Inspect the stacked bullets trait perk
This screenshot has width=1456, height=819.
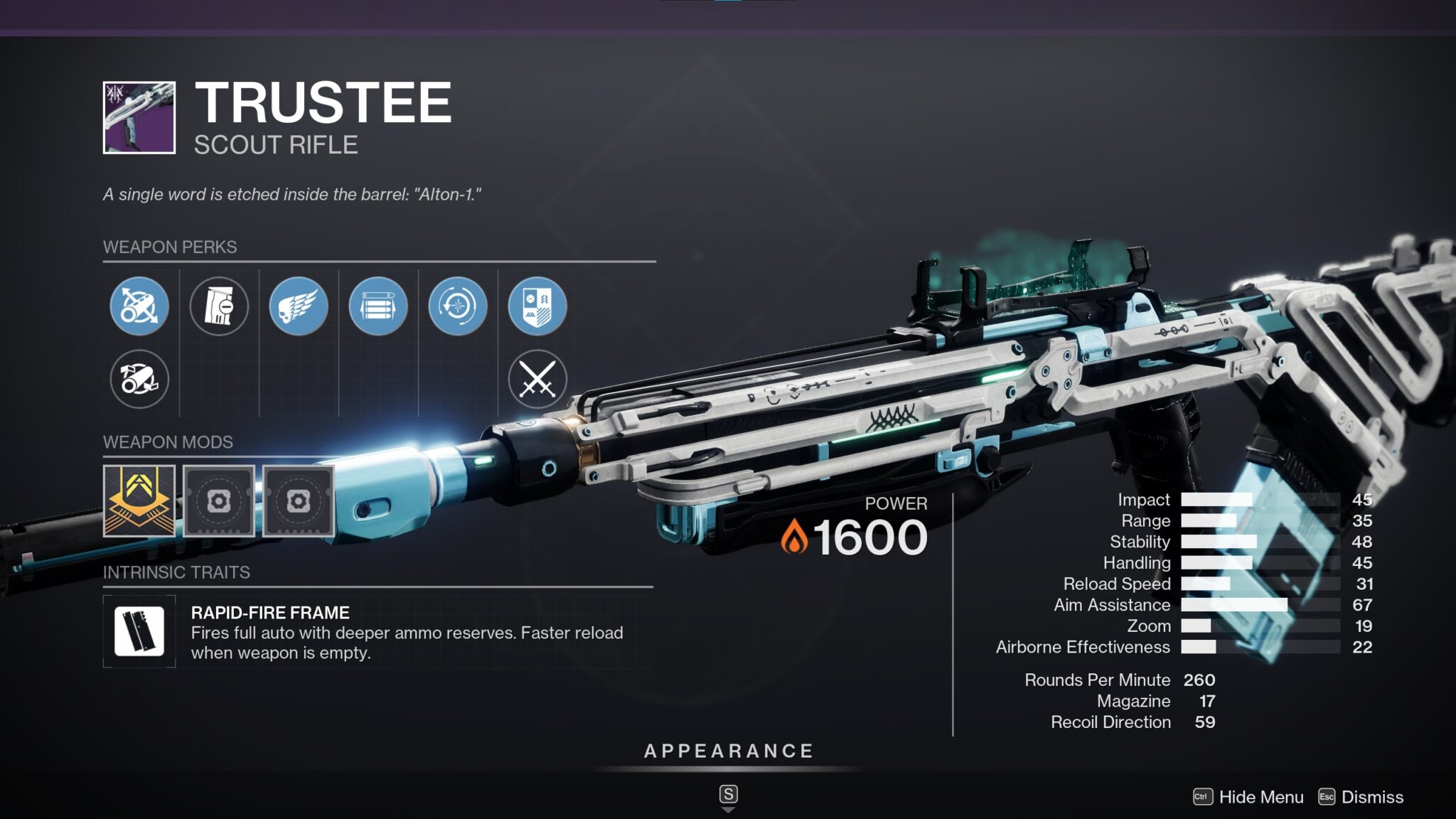click(x=378, y=306)
